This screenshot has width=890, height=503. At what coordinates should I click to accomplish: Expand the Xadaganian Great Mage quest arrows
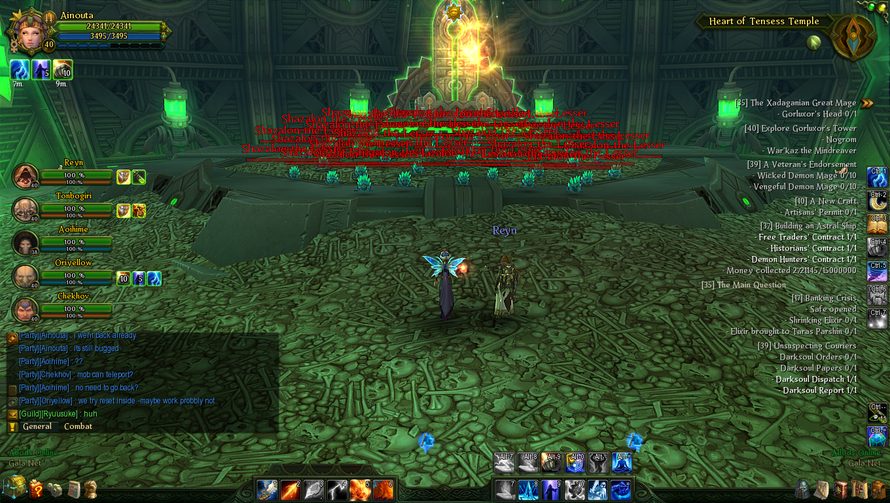(x=867, y=103)
